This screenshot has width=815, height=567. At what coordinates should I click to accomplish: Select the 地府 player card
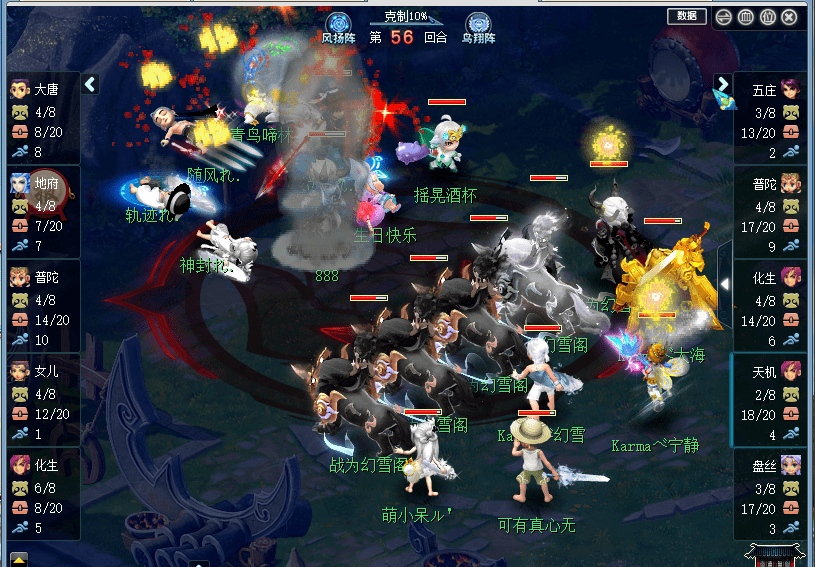pyautogui.click(x=42, y=213)
